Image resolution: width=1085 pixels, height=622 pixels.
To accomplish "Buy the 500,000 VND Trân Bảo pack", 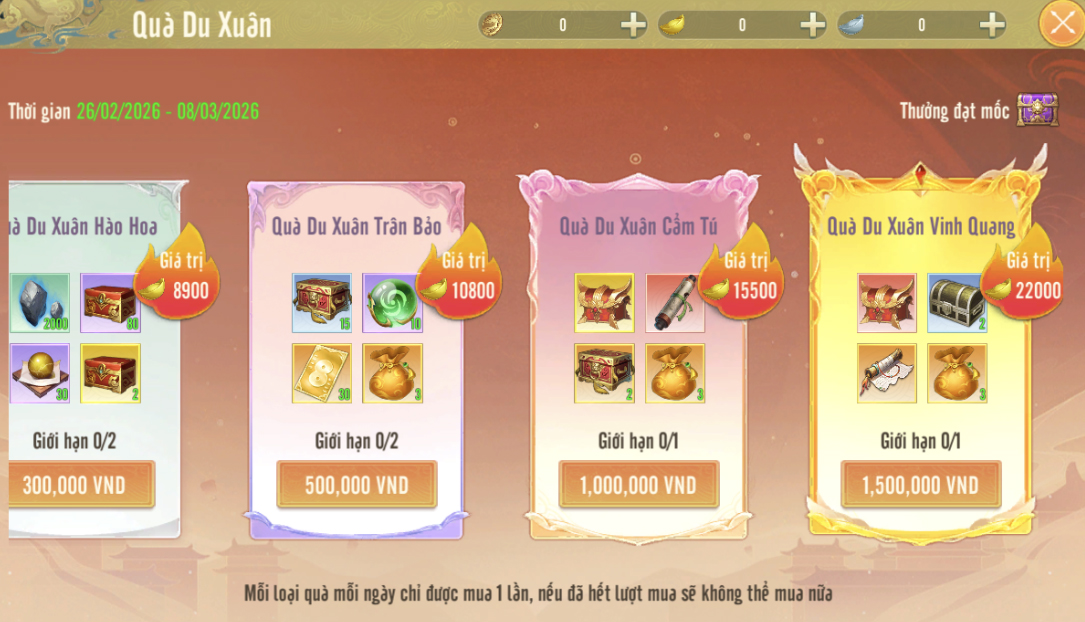I will (x=356, y=485).
